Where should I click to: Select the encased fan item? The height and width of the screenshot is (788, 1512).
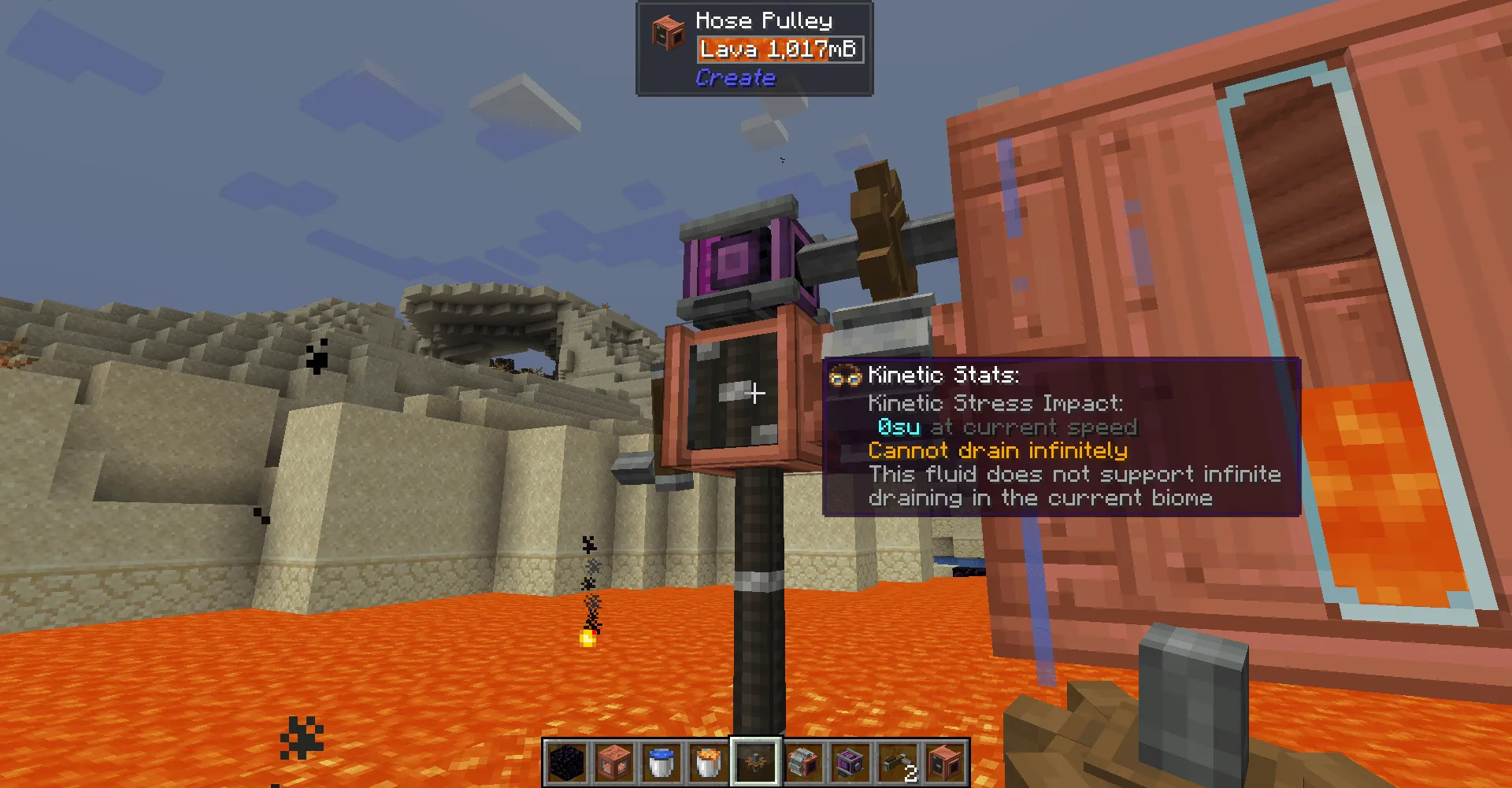pyautogui.click(x=802, y=760)
